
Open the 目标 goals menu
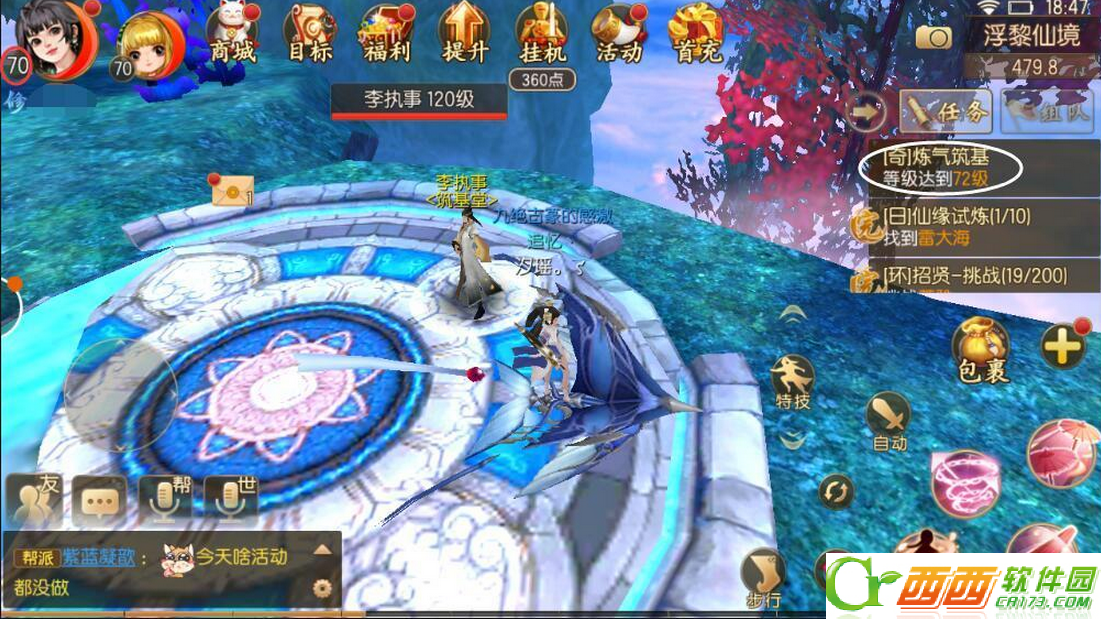click(310, 35)
